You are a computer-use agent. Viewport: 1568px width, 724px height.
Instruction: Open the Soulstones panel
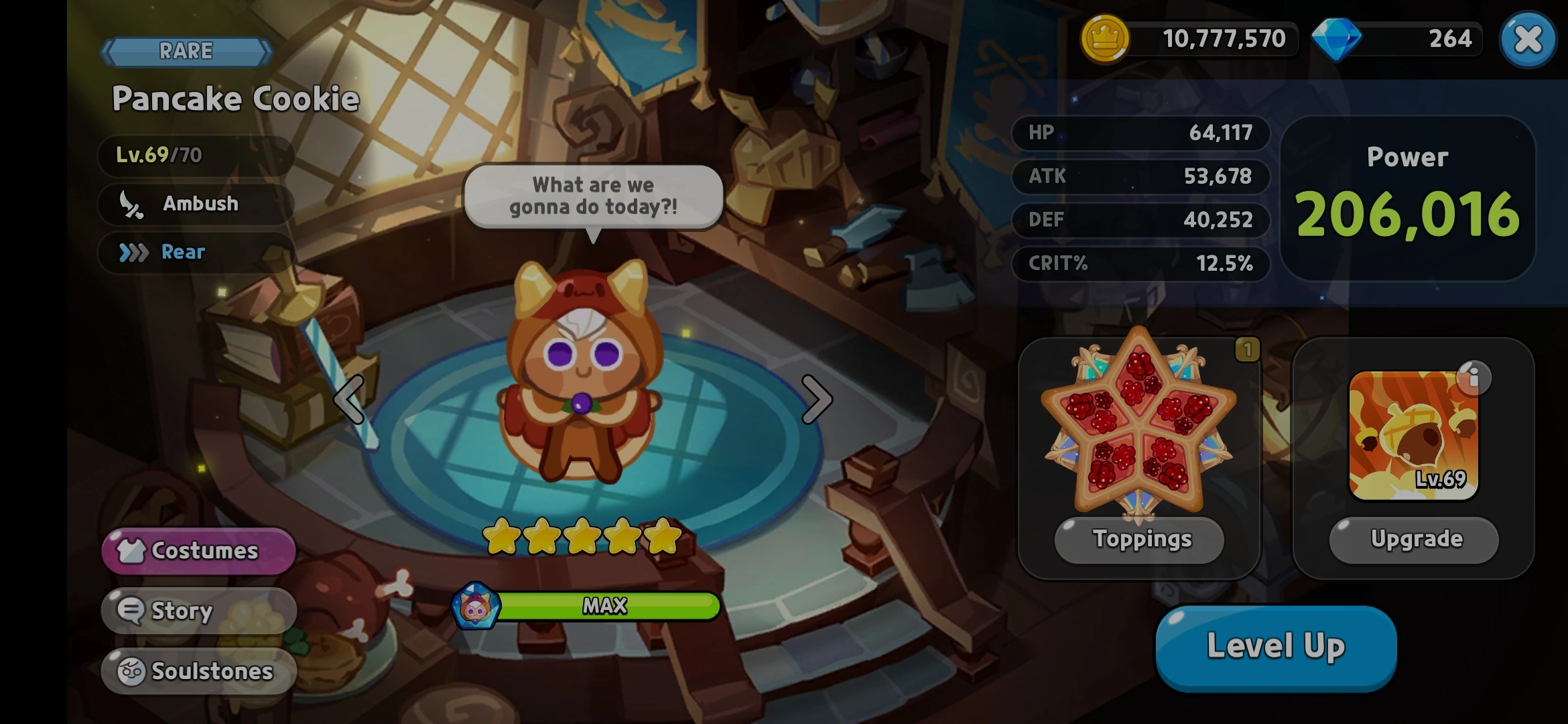click(x=198, y=670)
